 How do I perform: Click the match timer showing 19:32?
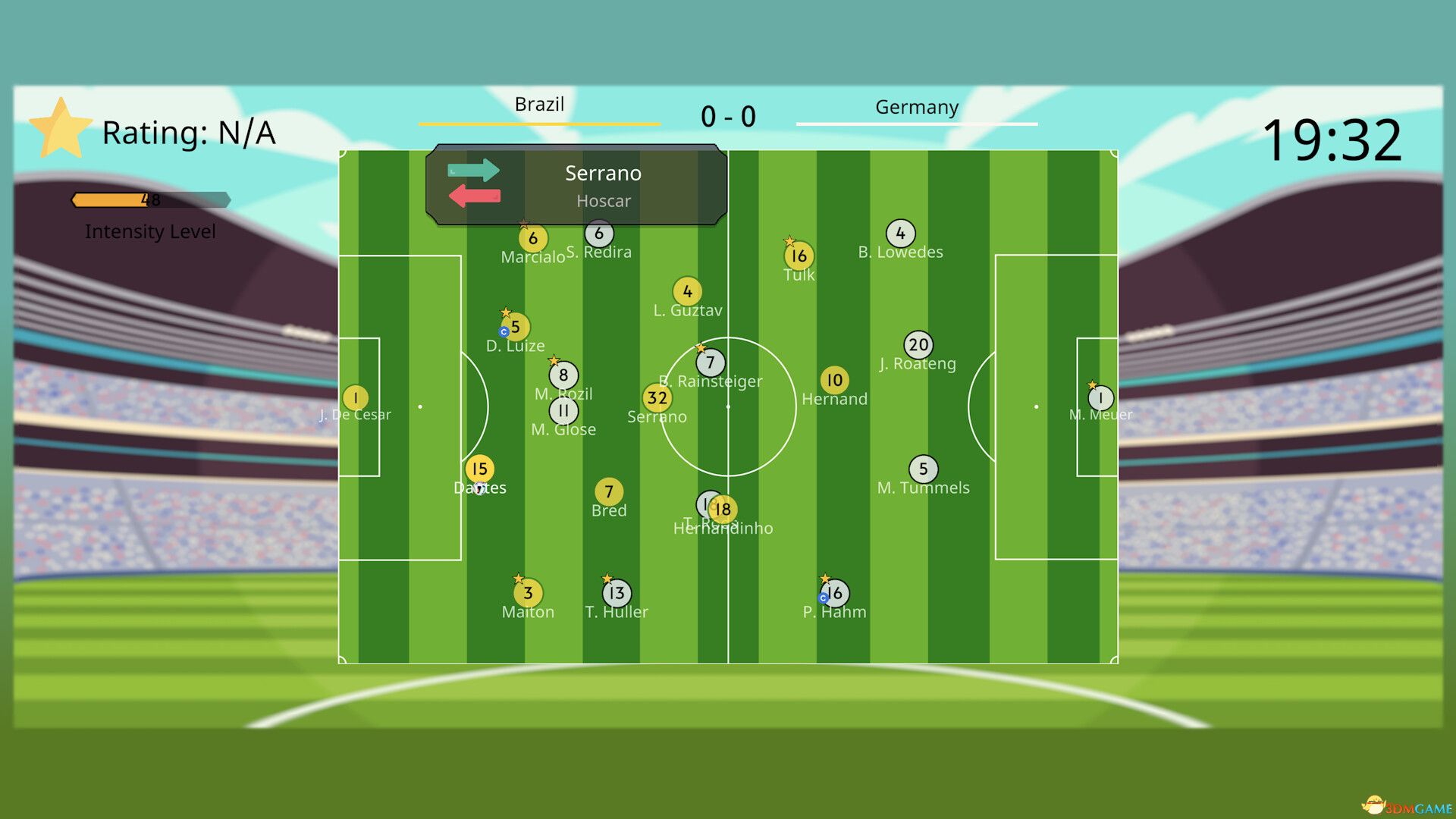tap(1334, 138)
